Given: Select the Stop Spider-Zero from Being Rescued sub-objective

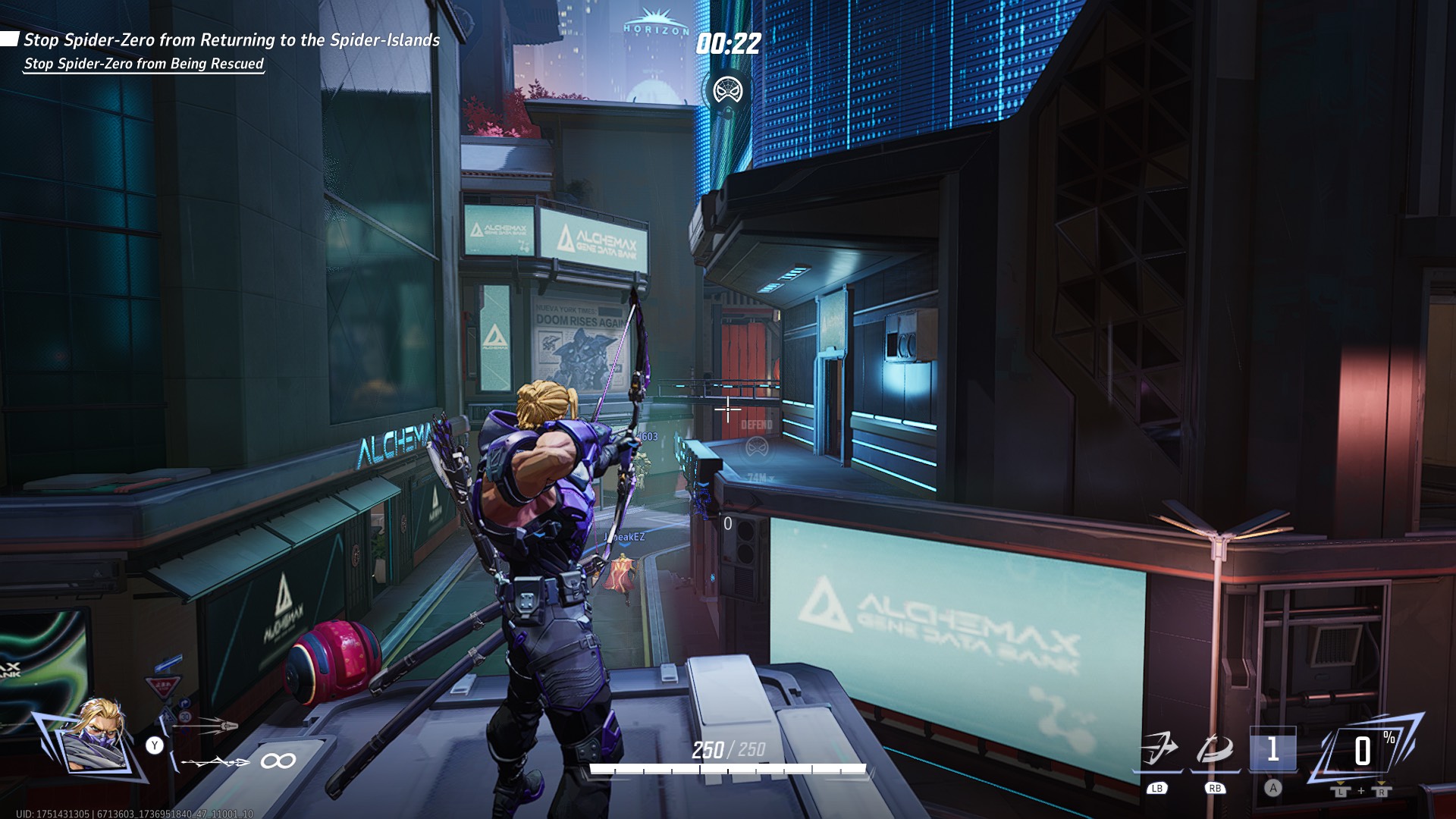Looking at the screenshot, I should 144,64.
